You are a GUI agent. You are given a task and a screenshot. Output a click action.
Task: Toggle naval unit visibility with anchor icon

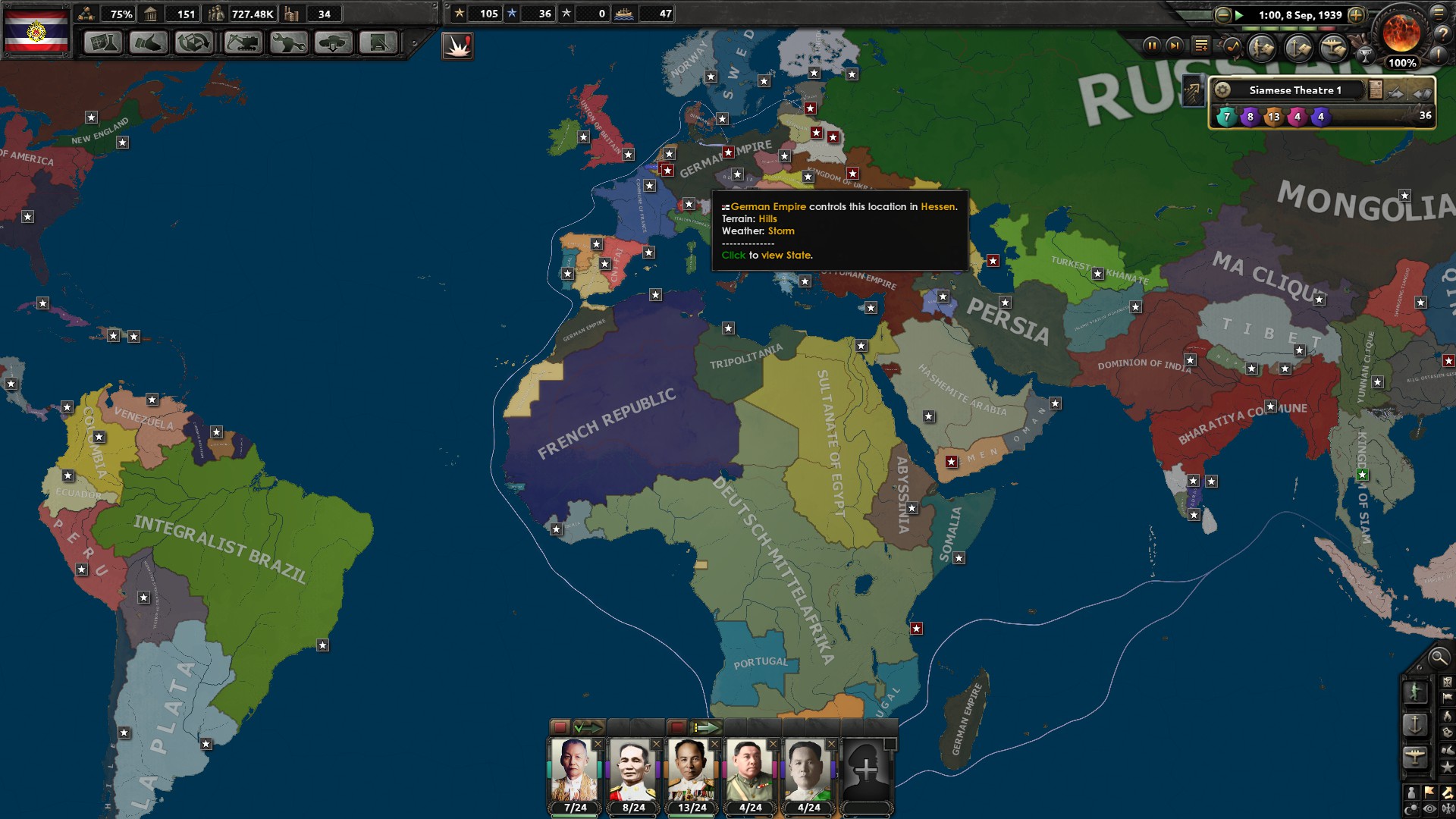(1415, 723)
